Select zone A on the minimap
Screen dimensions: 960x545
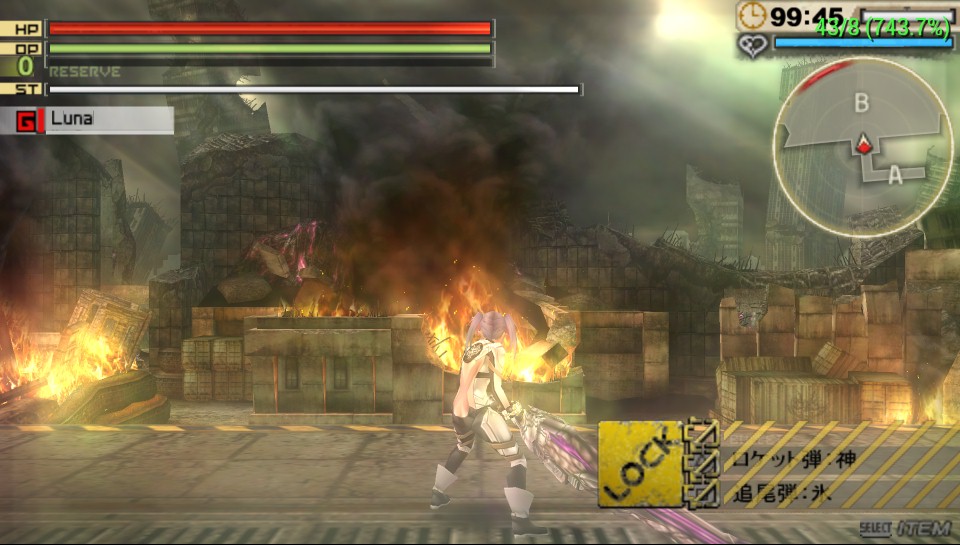coord(894,174)
